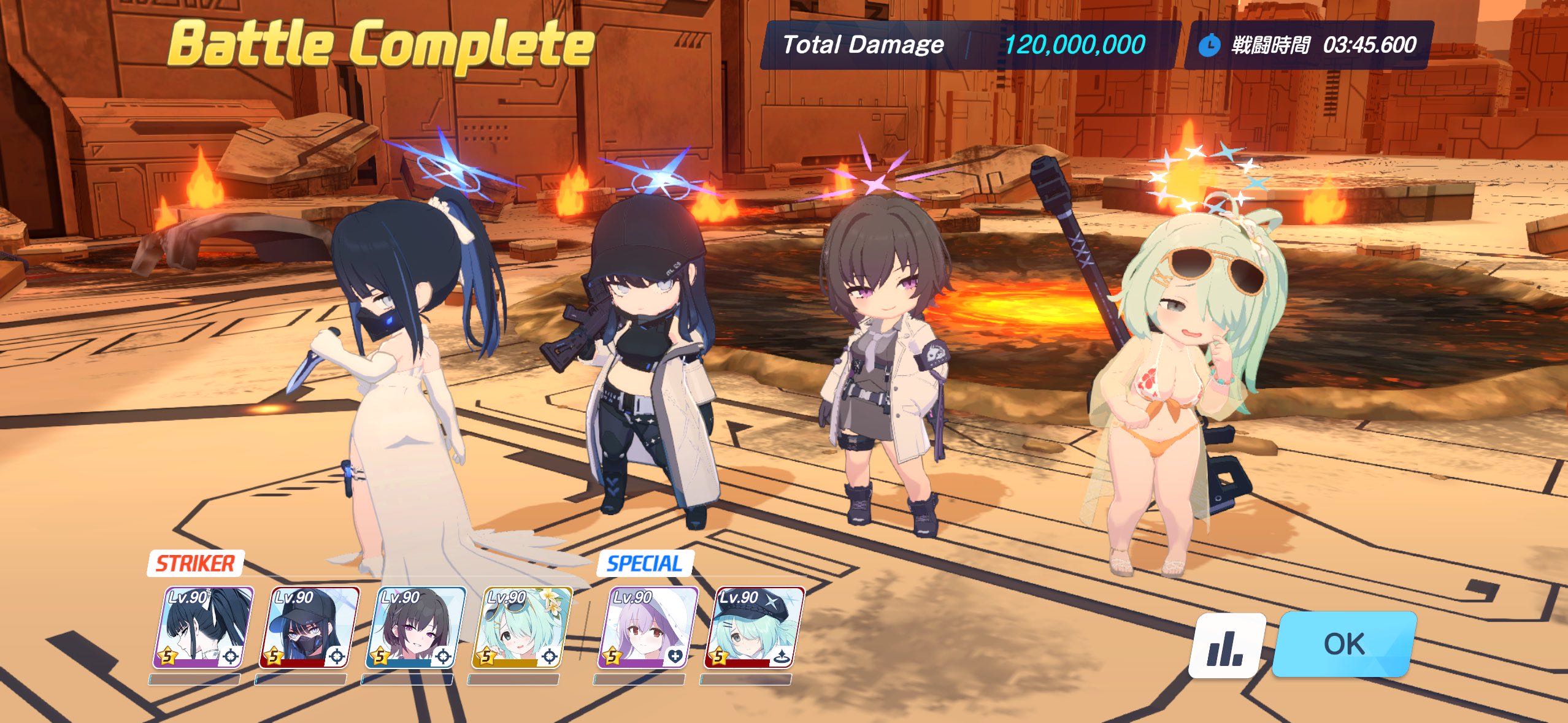
Task: Confirm results with the OK button
Action: click(1344, 644)
